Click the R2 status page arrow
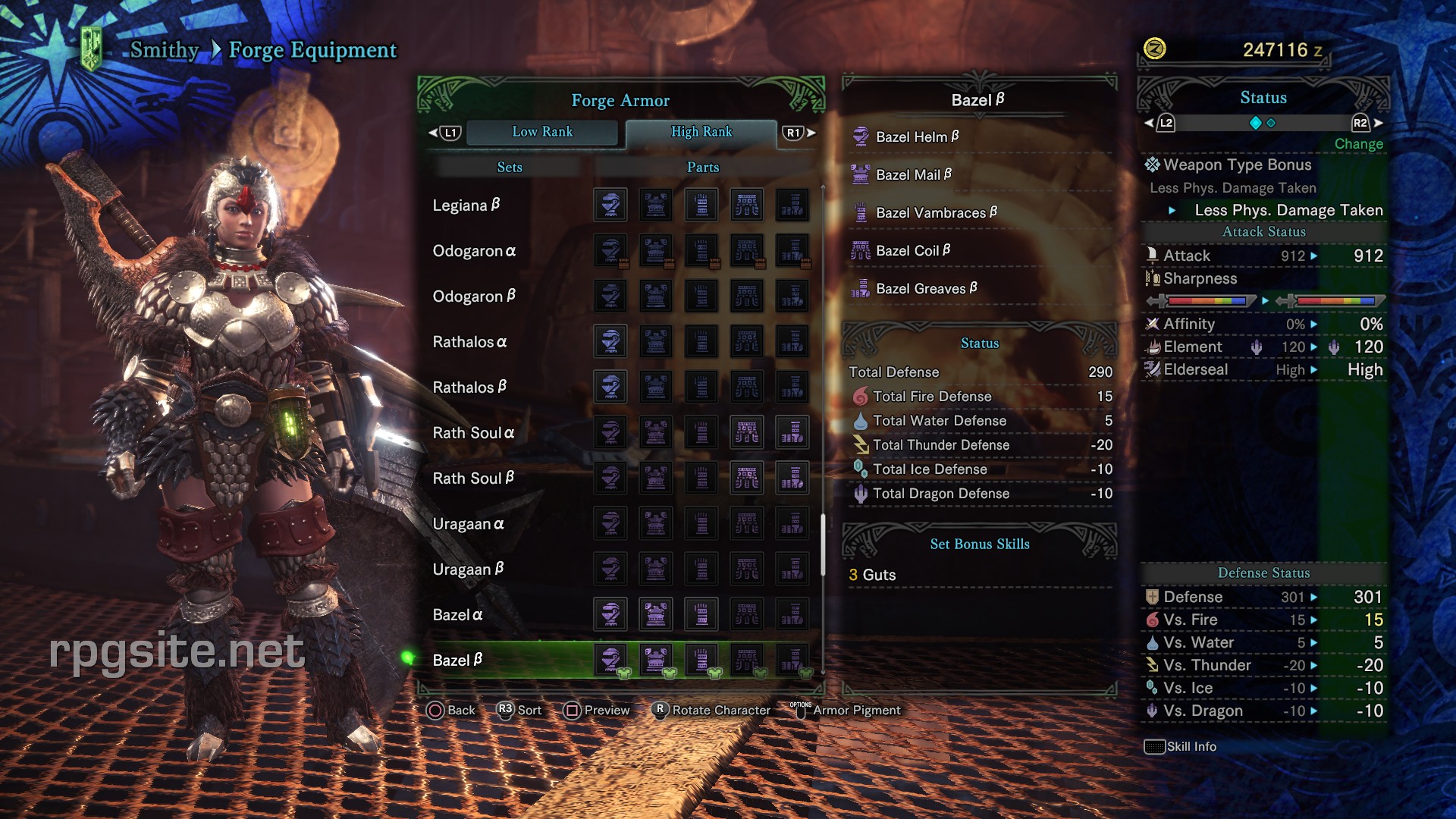The image size is (1456, 819). pos(1361,121)
